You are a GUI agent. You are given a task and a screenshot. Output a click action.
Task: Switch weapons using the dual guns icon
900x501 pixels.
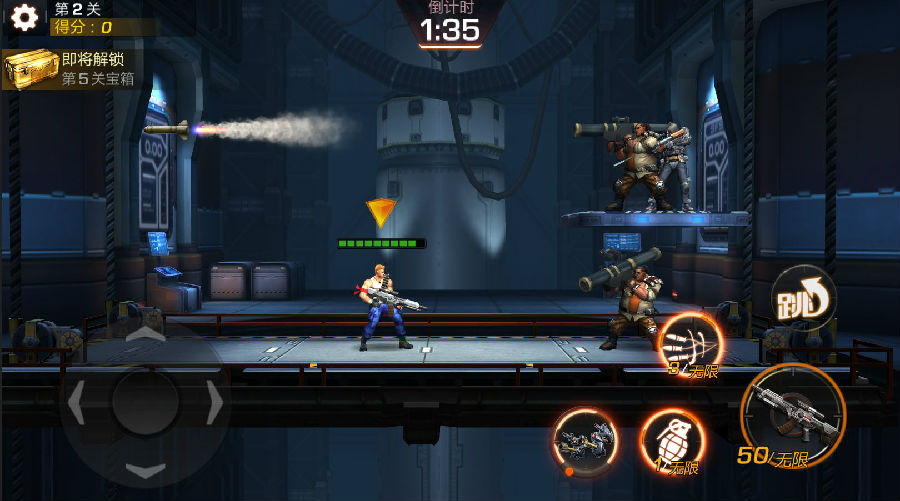(584, 441)
